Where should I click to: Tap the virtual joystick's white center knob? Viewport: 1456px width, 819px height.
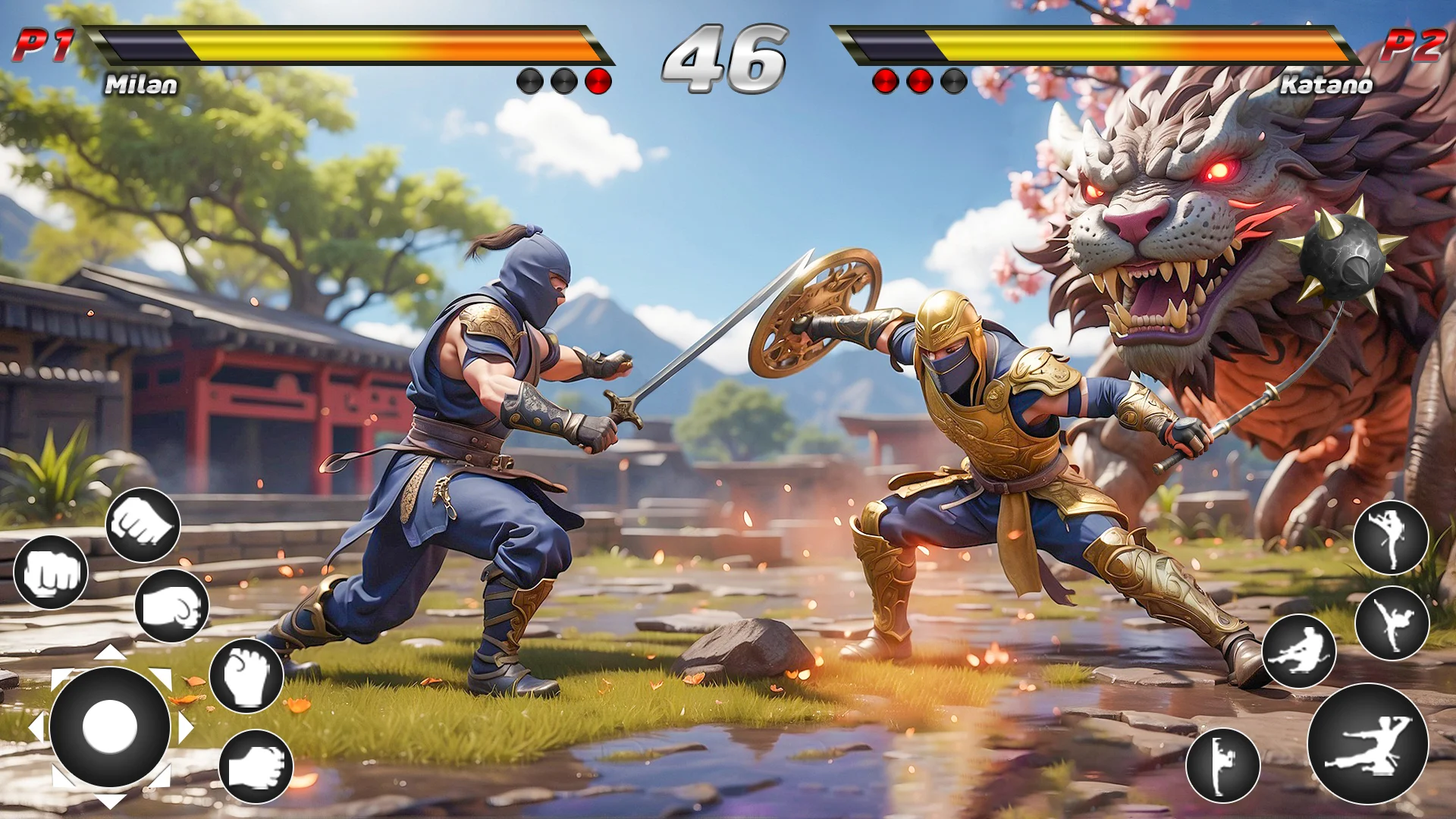tap(110, 726)
